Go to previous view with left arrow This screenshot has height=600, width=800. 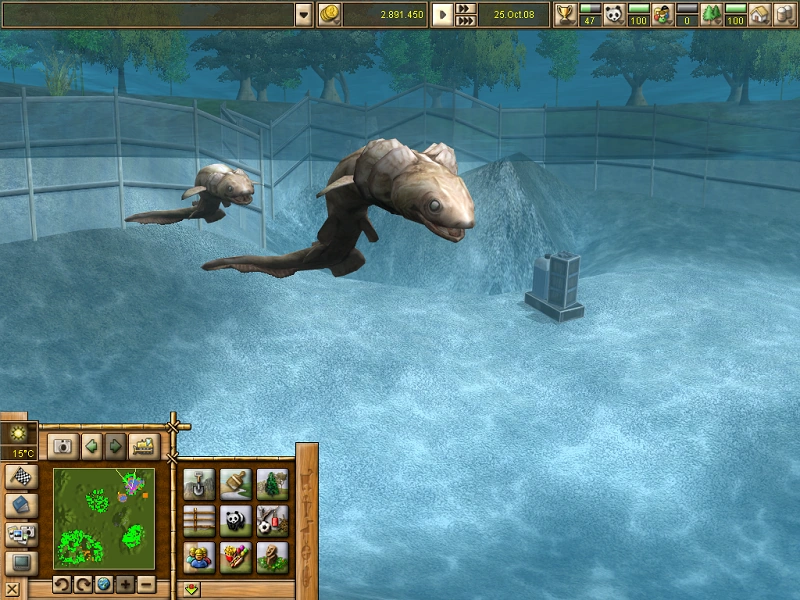point(92,446)
